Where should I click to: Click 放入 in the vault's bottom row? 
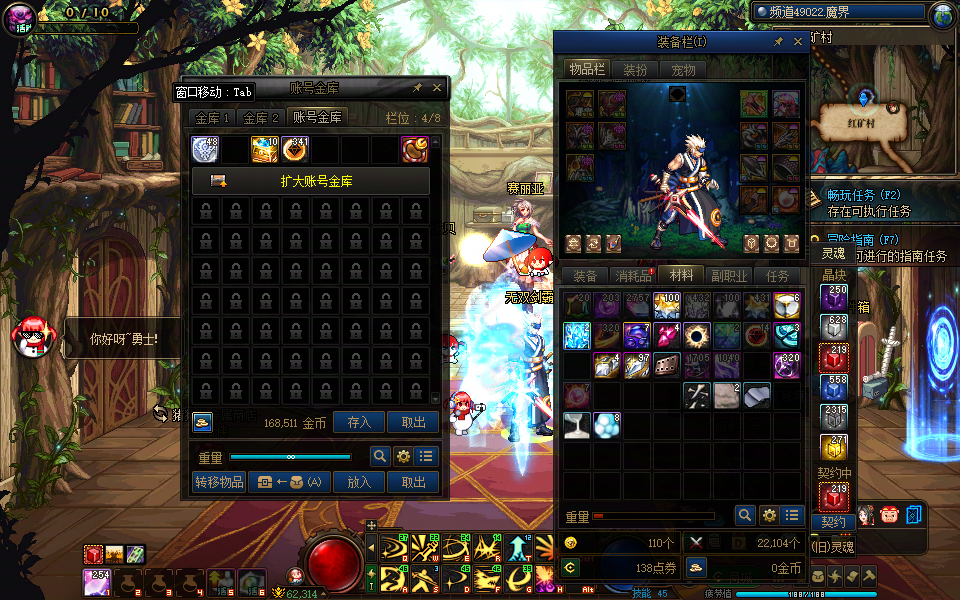tap(359, 482)
